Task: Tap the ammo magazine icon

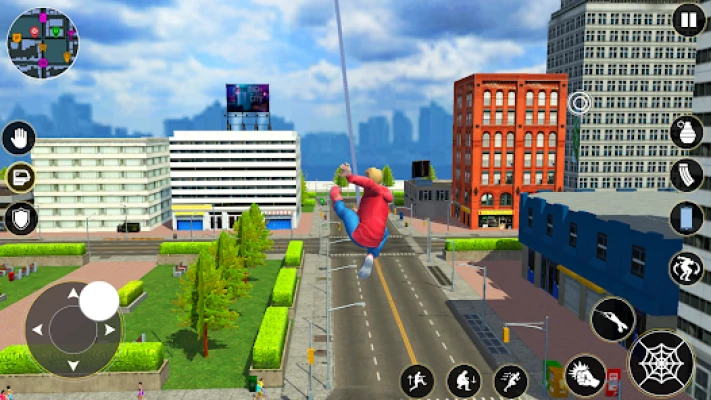Action: pyautogui.click(x=686, y=175)
